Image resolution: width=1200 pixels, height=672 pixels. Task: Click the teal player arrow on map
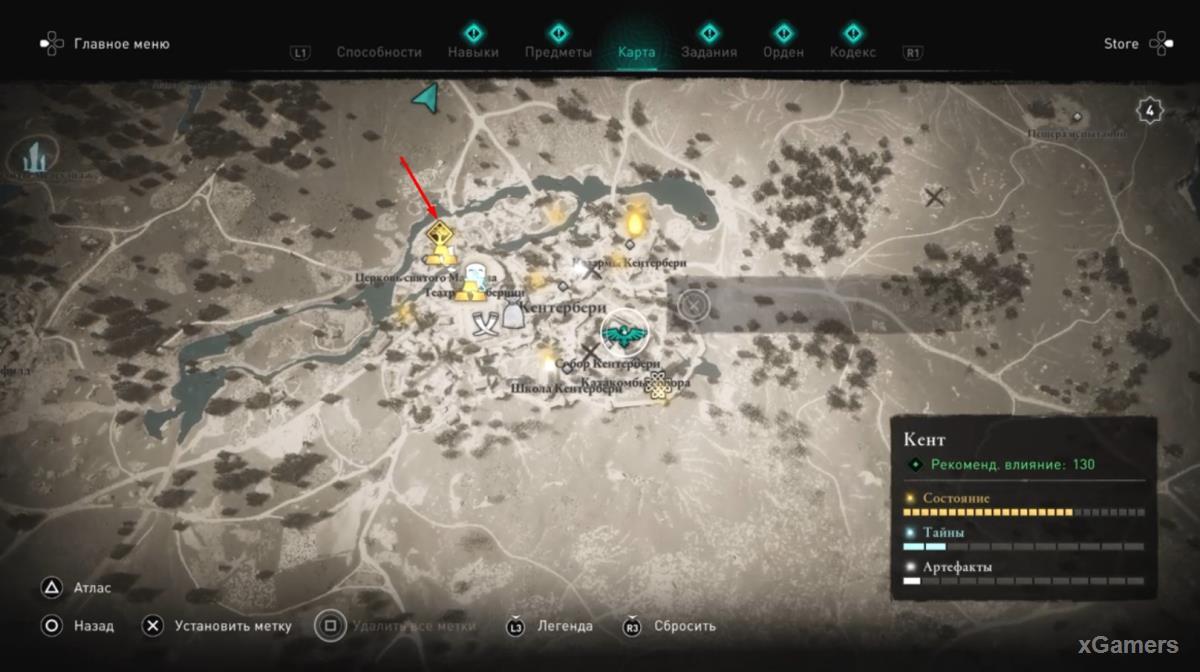point(426,97)
